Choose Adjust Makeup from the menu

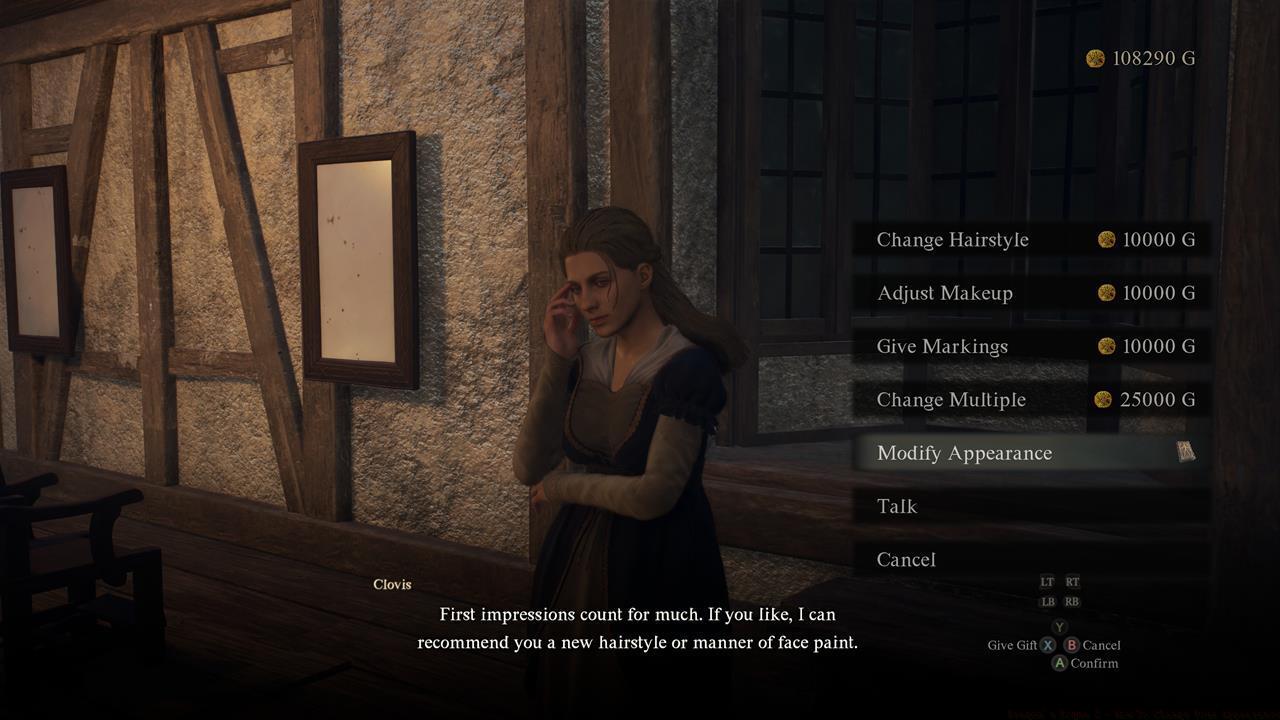pos(944,293)
